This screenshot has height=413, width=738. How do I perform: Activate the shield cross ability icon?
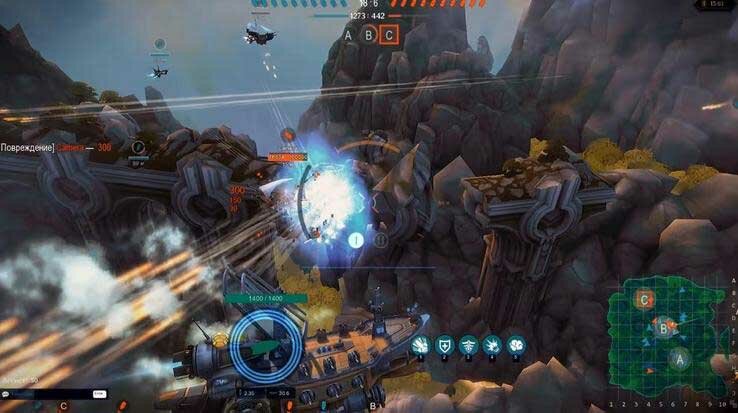443,344
